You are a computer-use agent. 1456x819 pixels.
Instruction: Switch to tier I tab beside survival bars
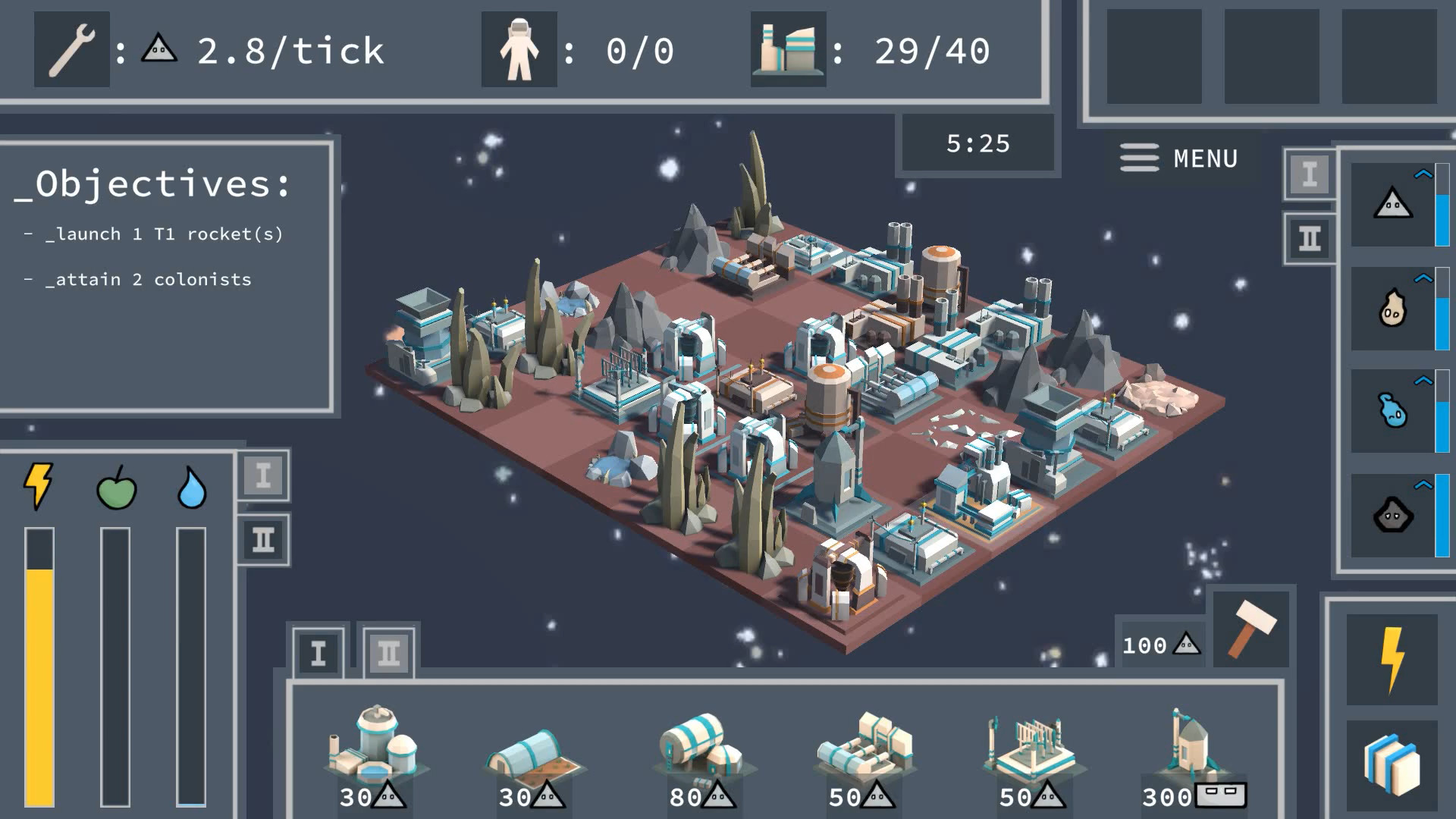pyautogui.click(x=263, y=476)
